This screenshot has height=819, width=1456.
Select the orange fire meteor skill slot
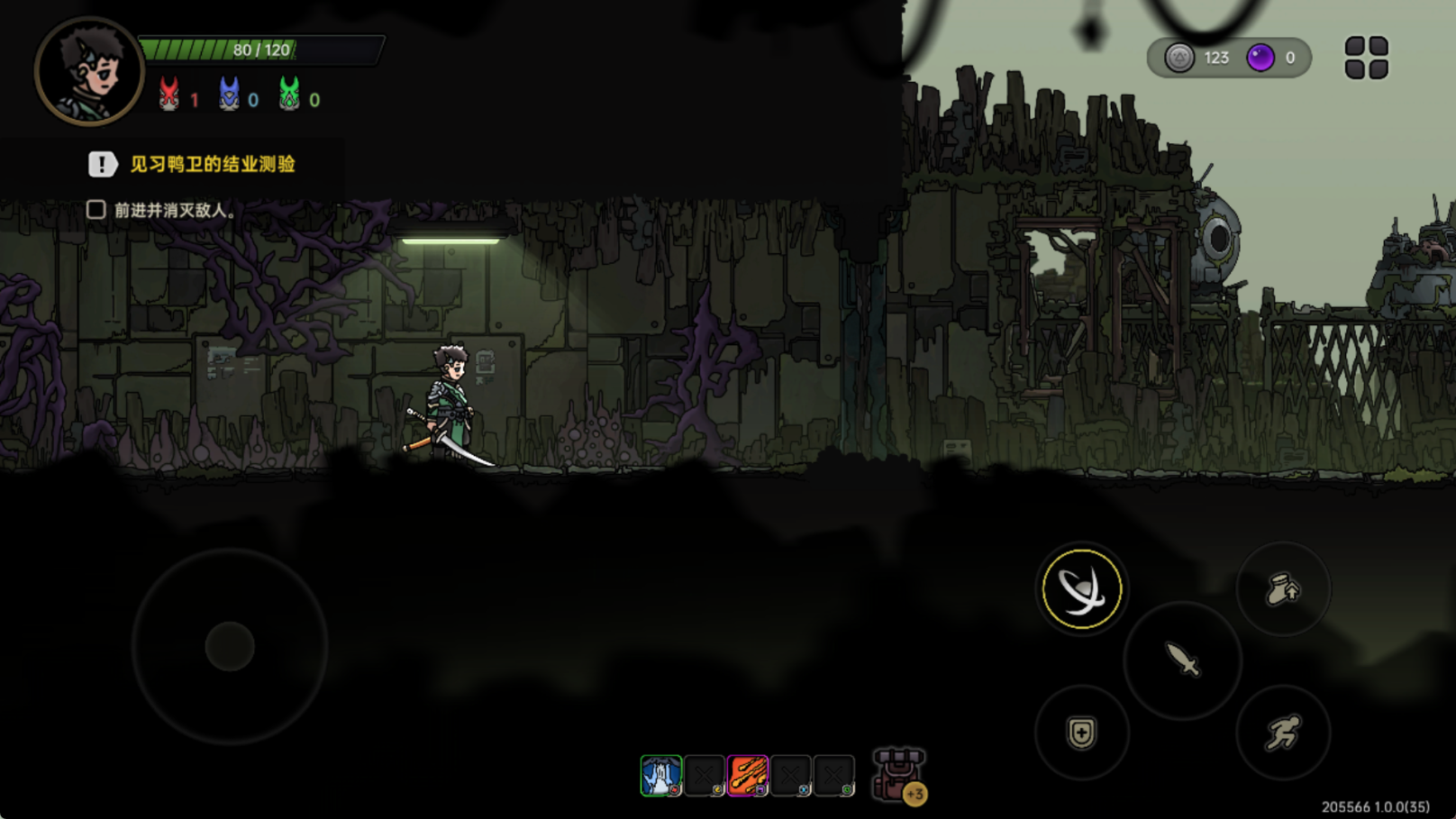pyautogui.click(x=748, y=776)
